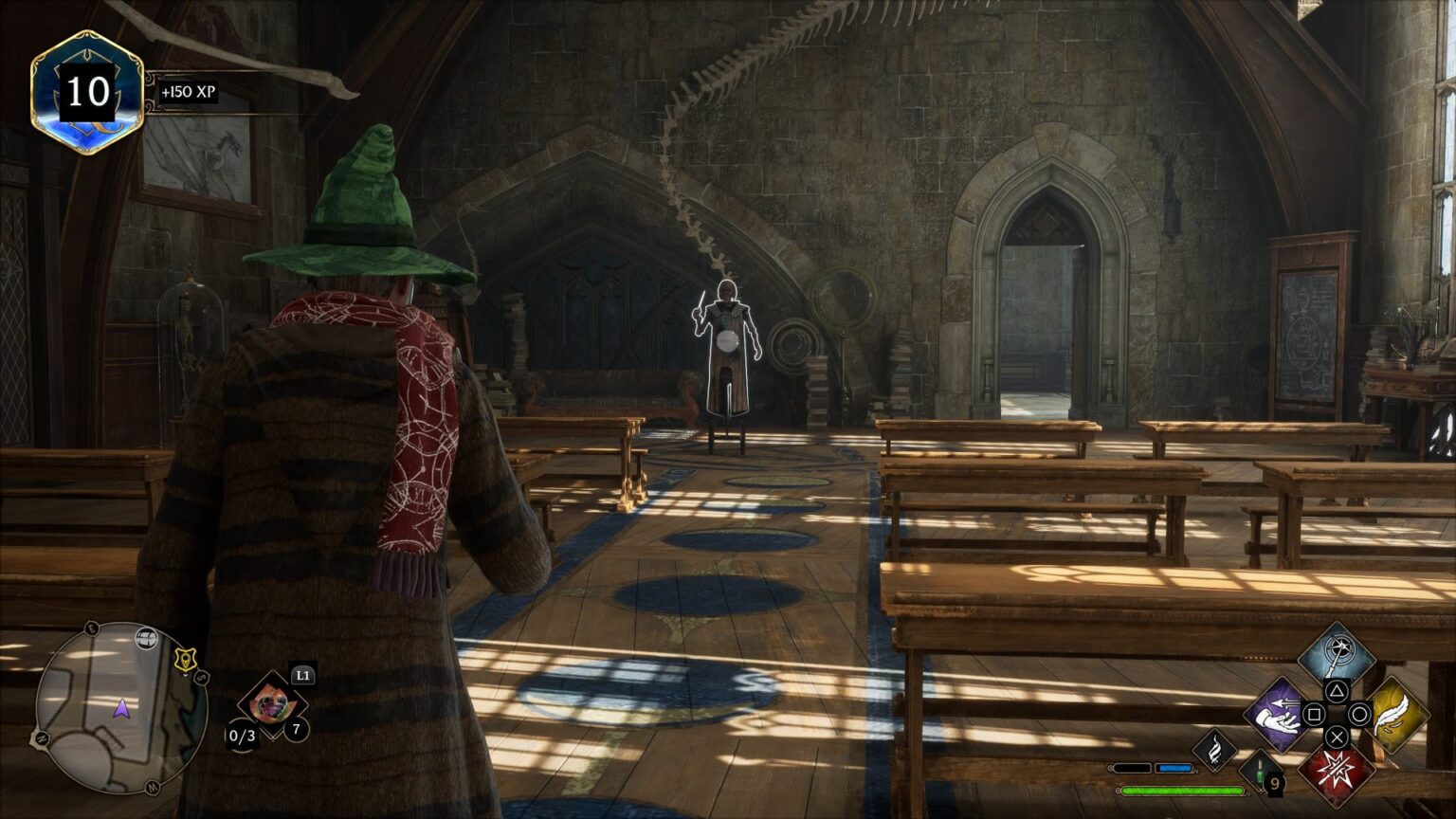Screen dimensions: 1456x819
Task: Click the 0/3 item counter
Action: coord(242,736)
